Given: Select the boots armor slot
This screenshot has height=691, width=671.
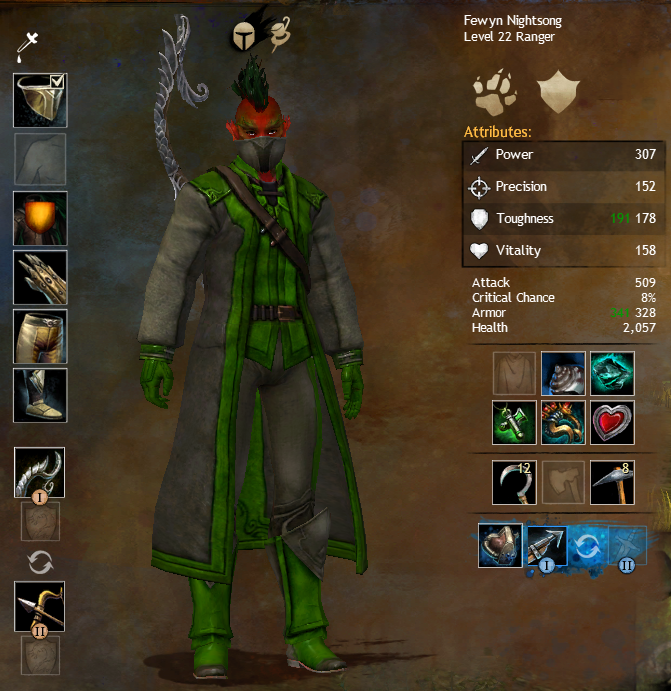Looking at the screenshot, I should (40, 395).
